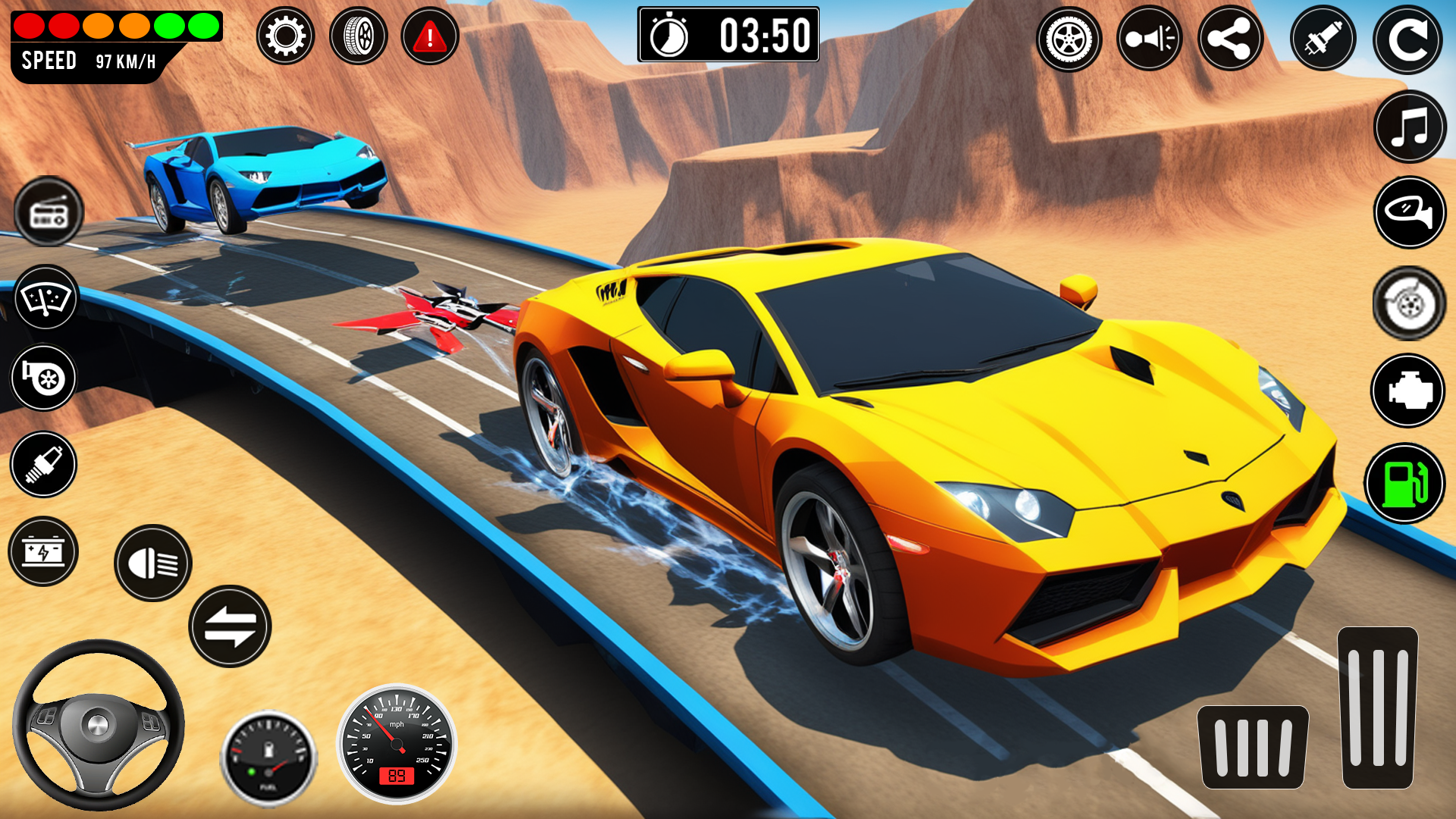Open the share icon

tap(1230, 39)
